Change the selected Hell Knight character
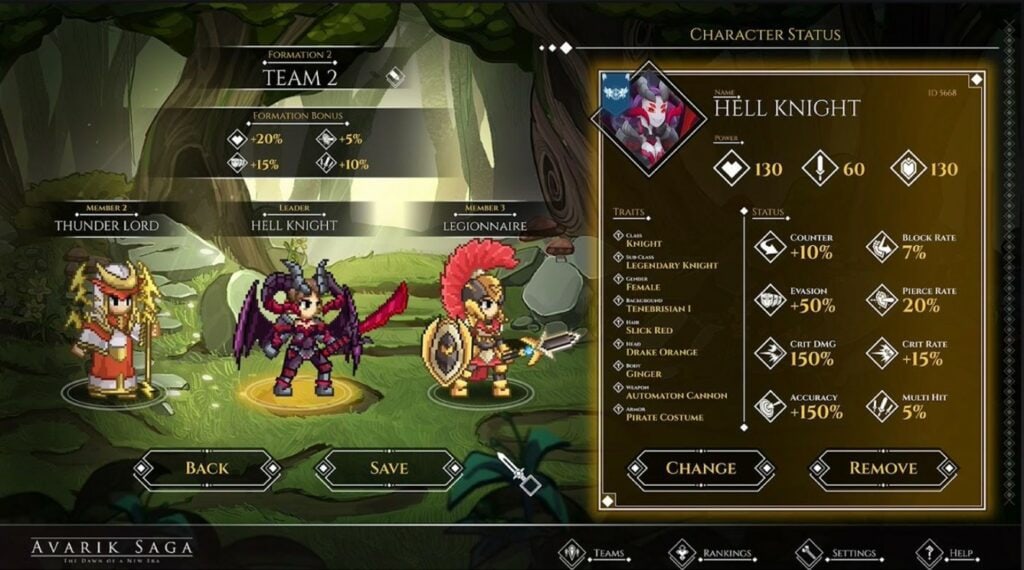The image size is (1024, 570). pyautogui.click(x=701, y=468)
